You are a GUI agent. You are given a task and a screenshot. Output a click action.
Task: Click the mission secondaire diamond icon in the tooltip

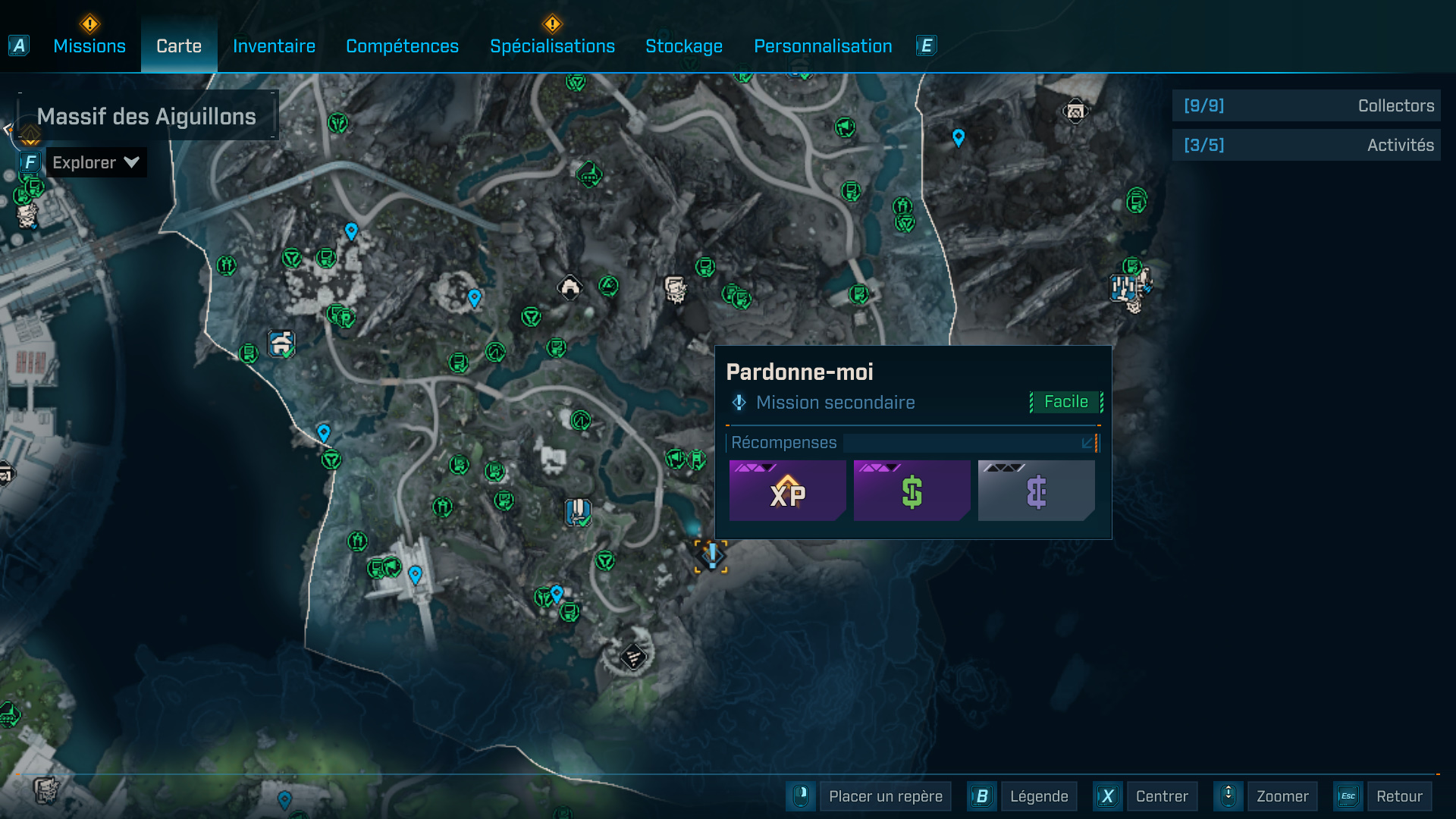(738, 402)
